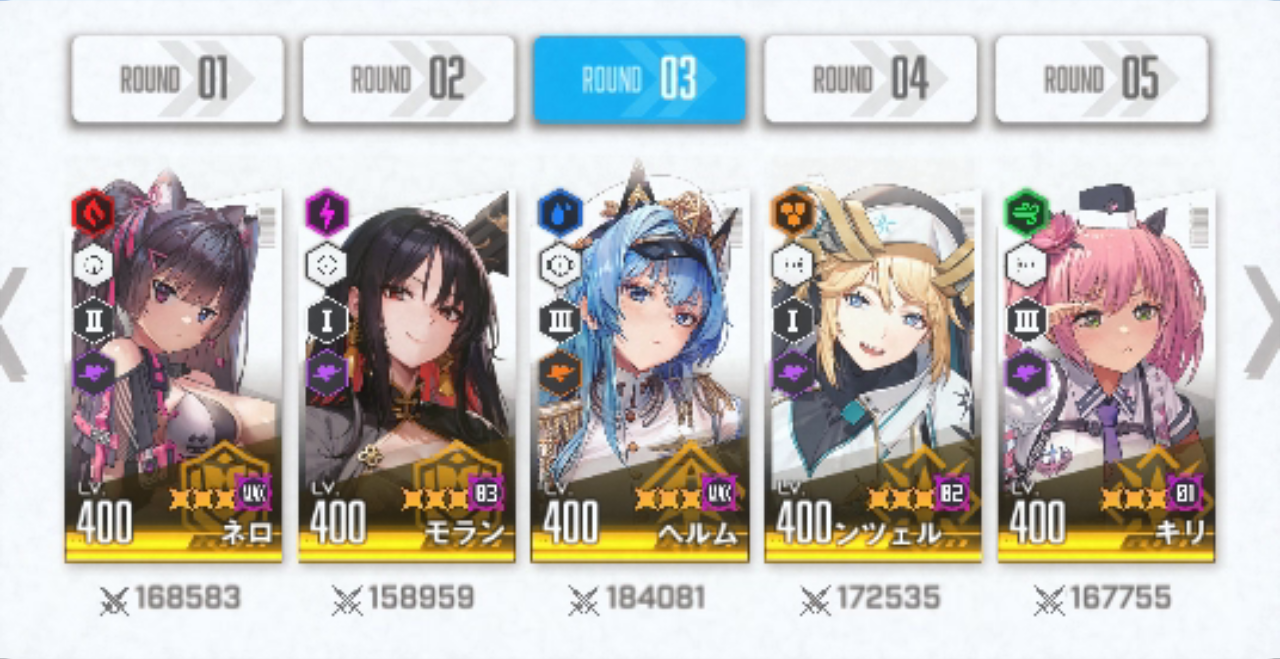
Task: Switch to the Round 01 tab
Action: pyautogui.click(x=177, y=80)
